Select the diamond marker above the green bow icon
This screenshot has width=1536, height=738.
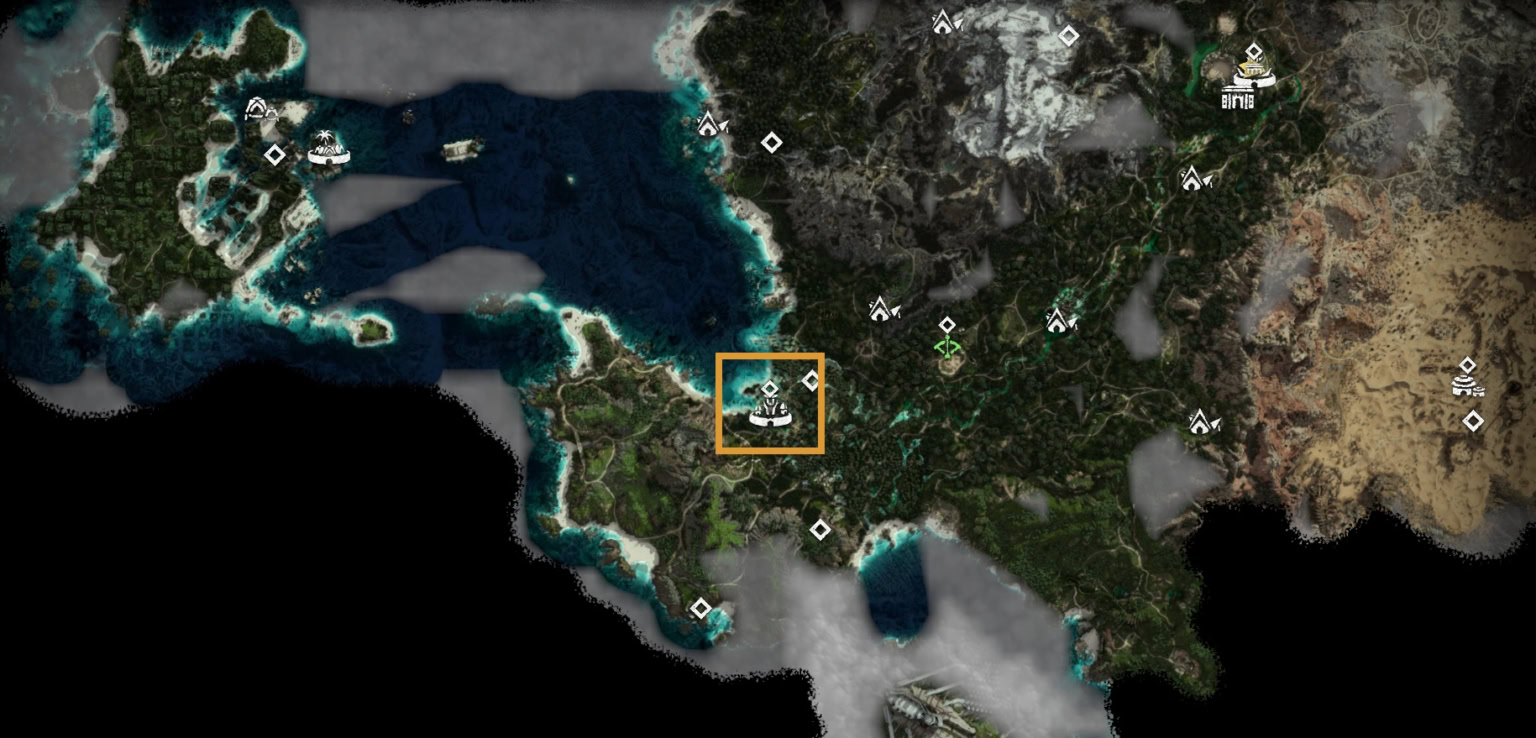point(947,323)
